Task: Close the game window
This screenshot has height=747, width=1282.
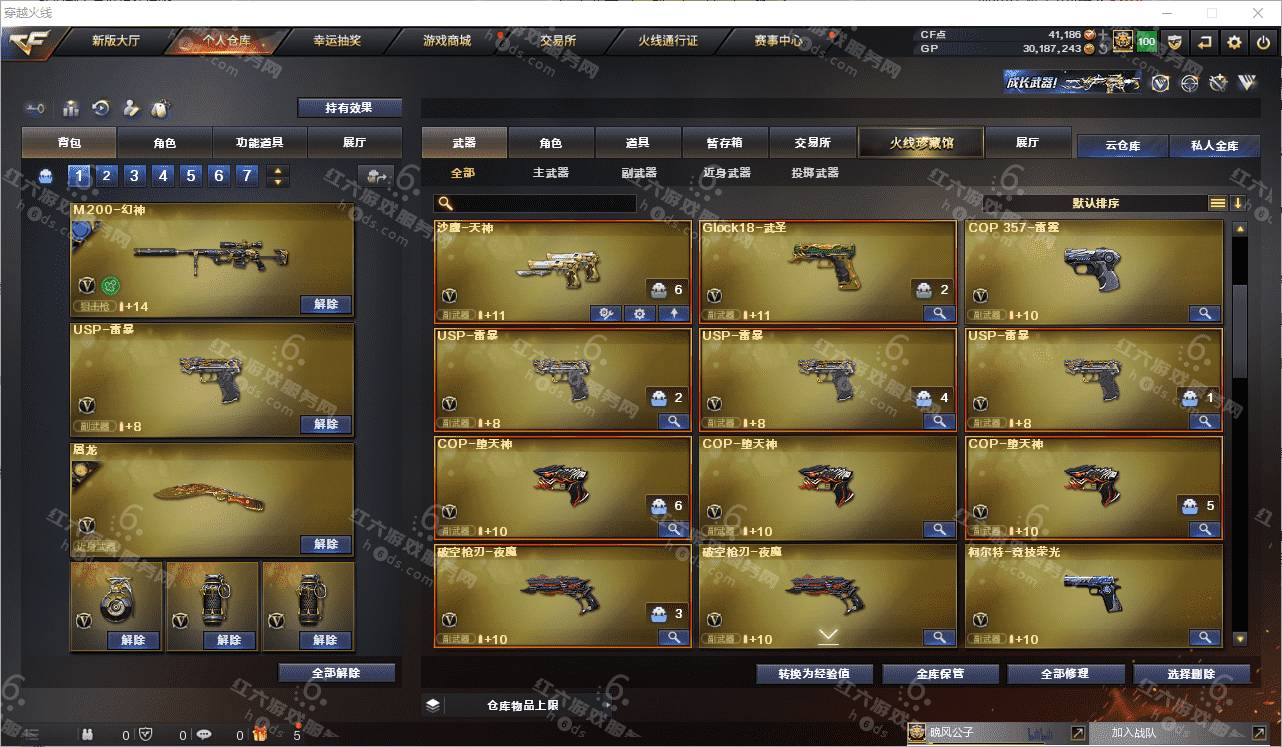Action: pos(1257,13)
